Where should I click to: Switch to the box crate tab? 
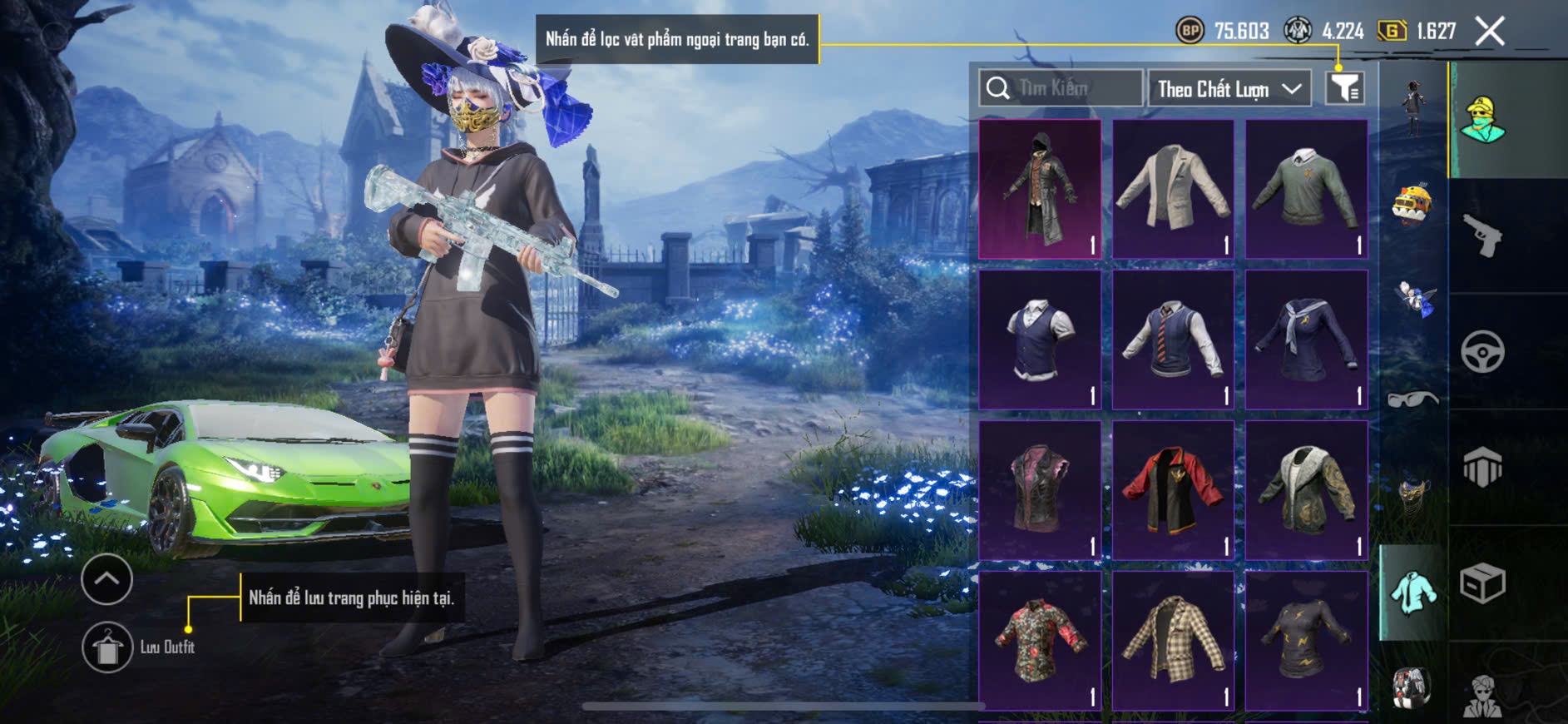[1483, 583]
